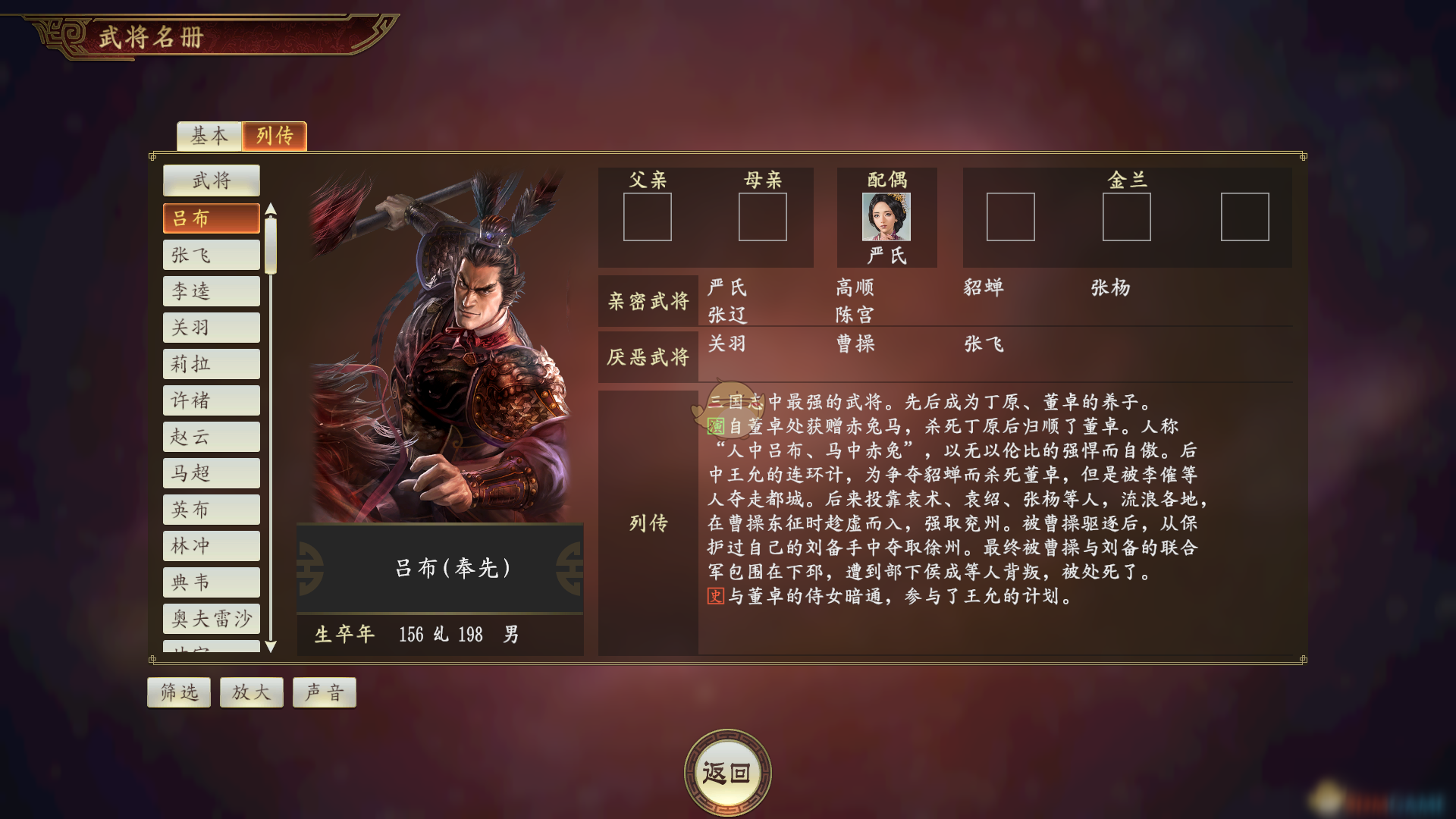Choose 许褚 from the list
The width and height of the screenshot is (1456, 819).
click(x=212, y=400)
